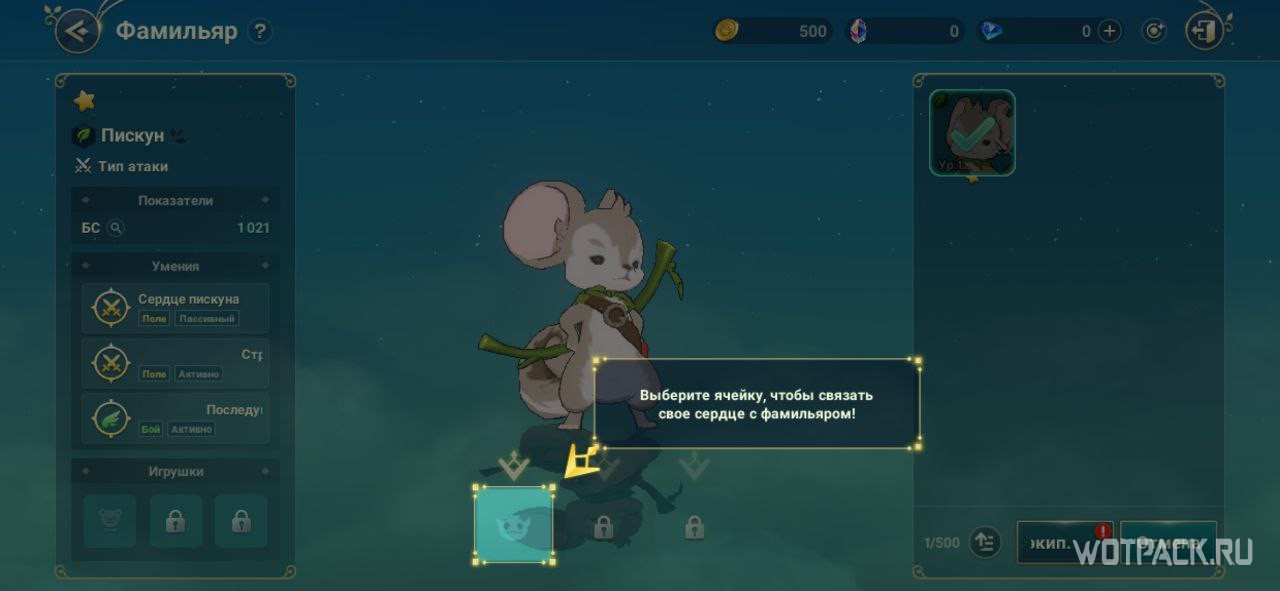Viewport: 1280px width, 591px height.
Task: Open the first unlocked toy slot
Action: click(109, 521)
